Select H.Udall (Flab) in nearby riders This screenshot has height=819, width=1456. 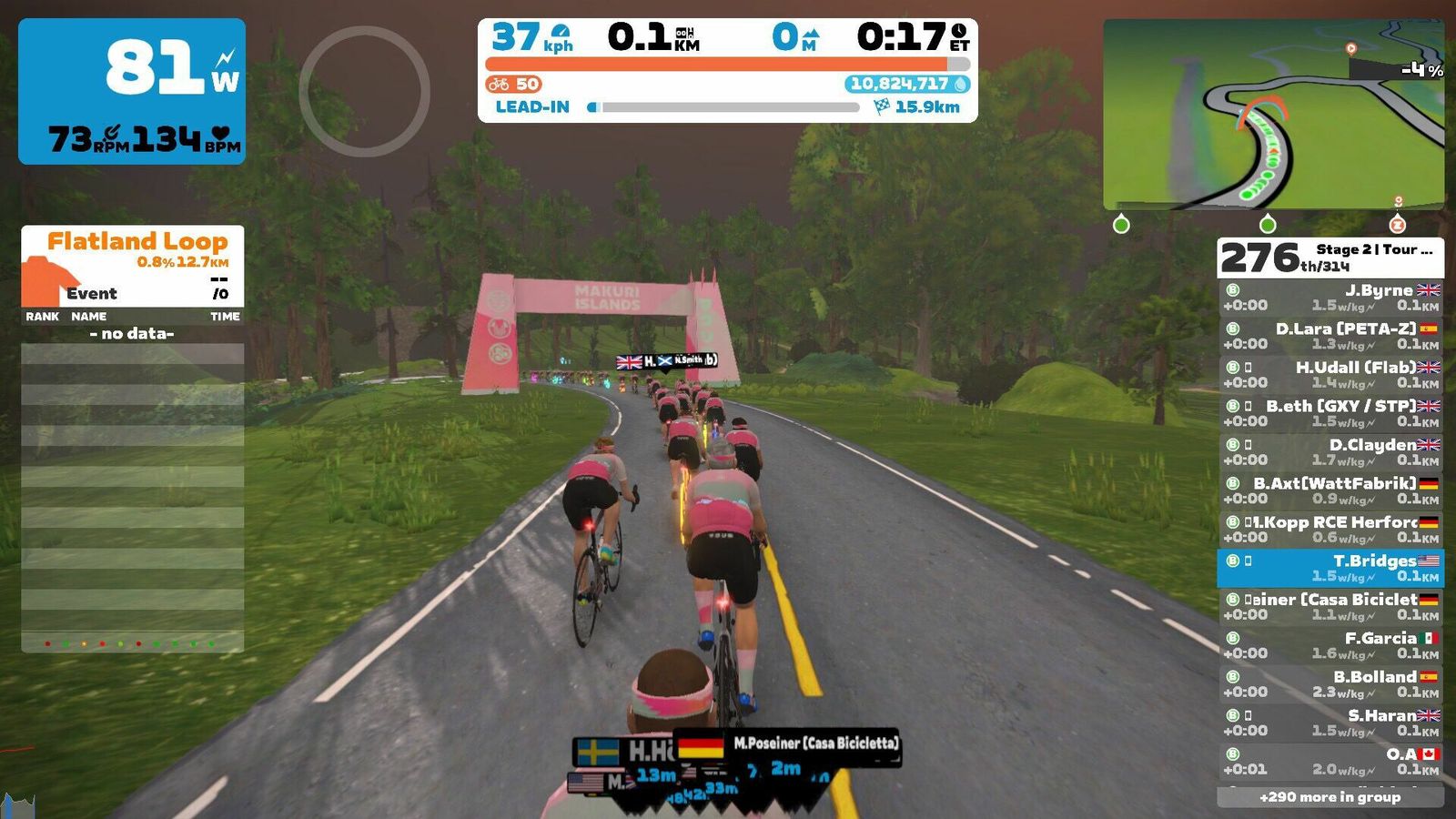1330,375
